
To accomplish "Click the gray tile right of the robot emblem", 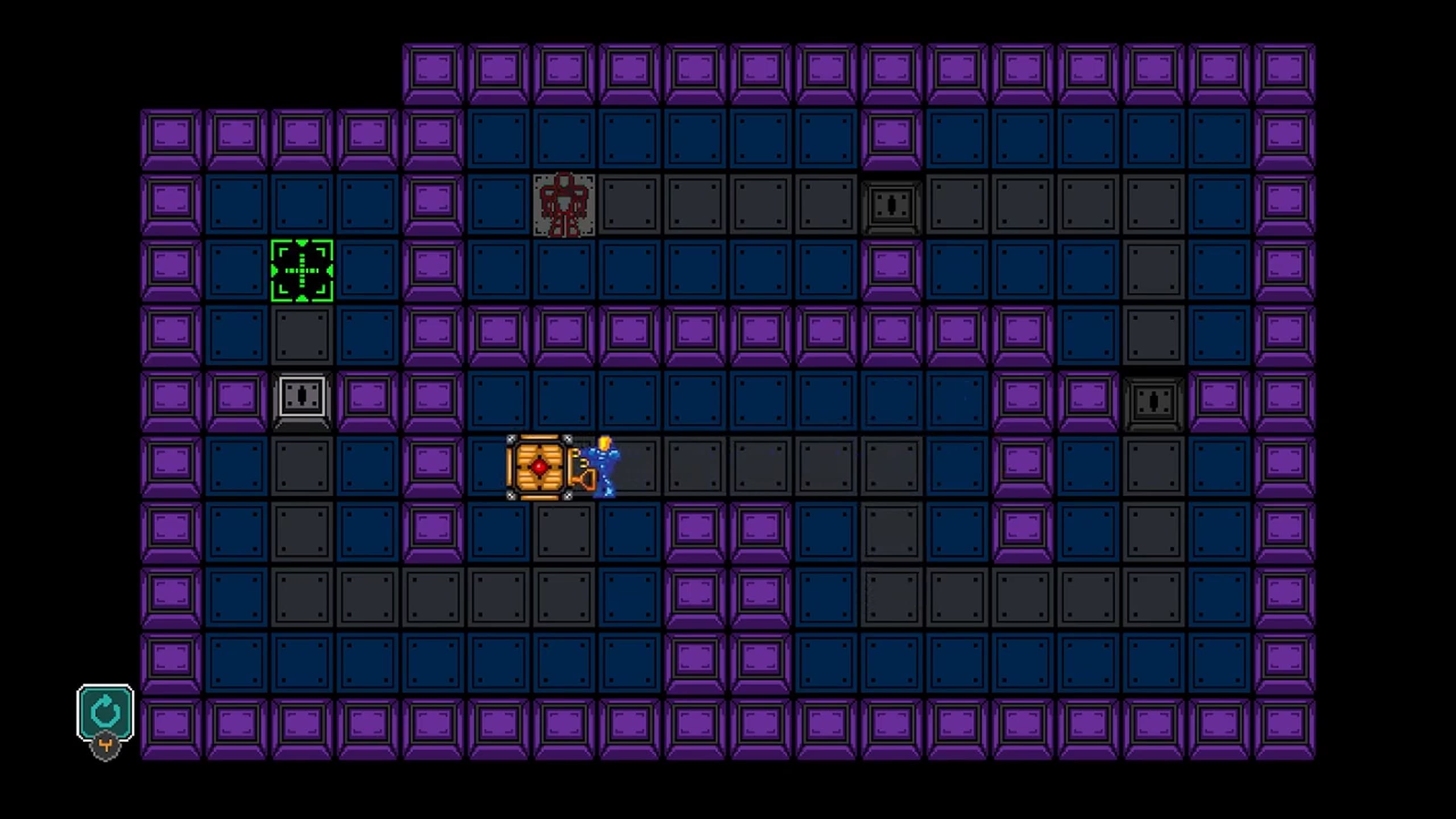I will click(631, 205).
